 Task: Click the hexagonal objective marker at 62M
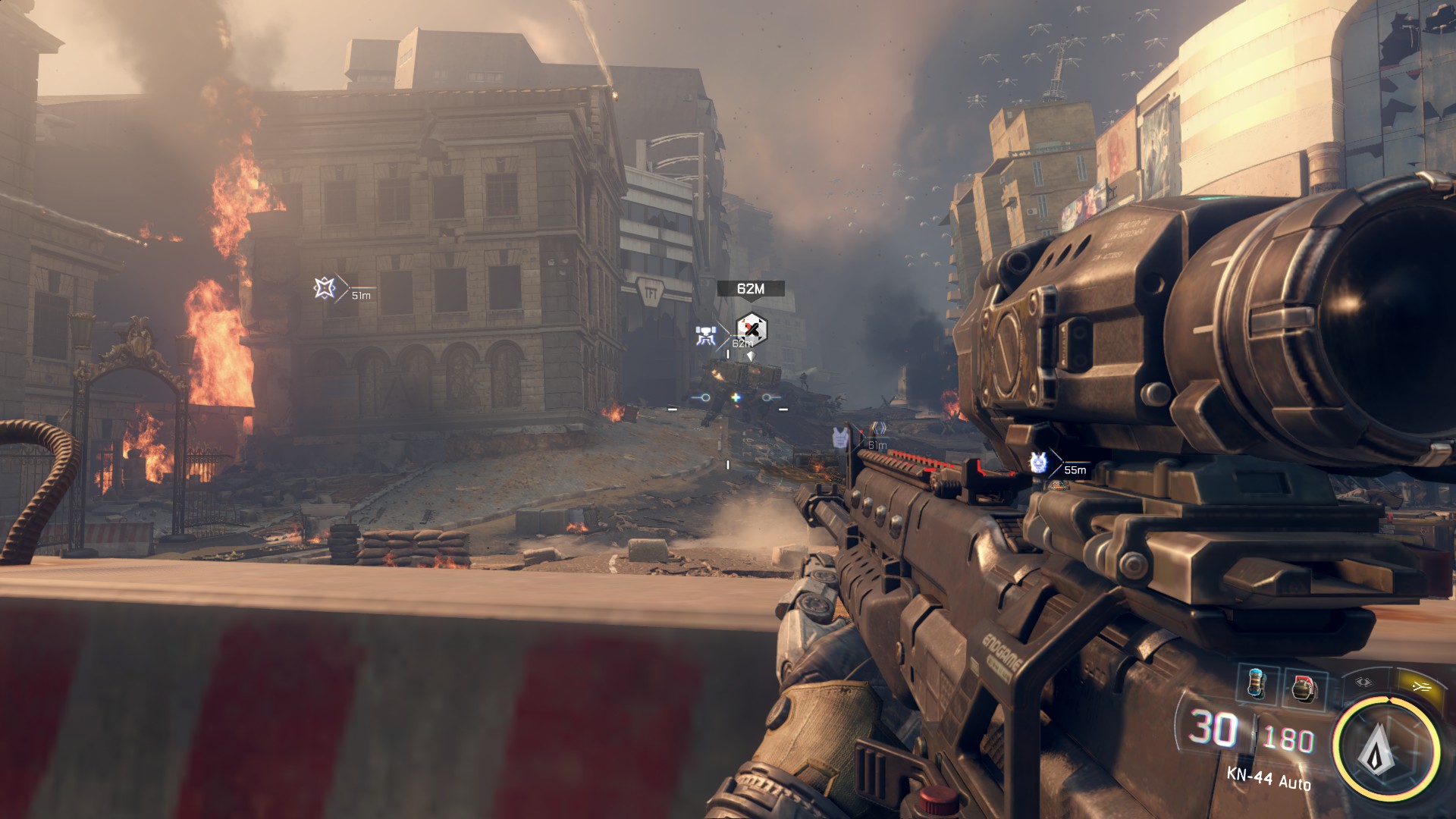click(x=751, y=328)
